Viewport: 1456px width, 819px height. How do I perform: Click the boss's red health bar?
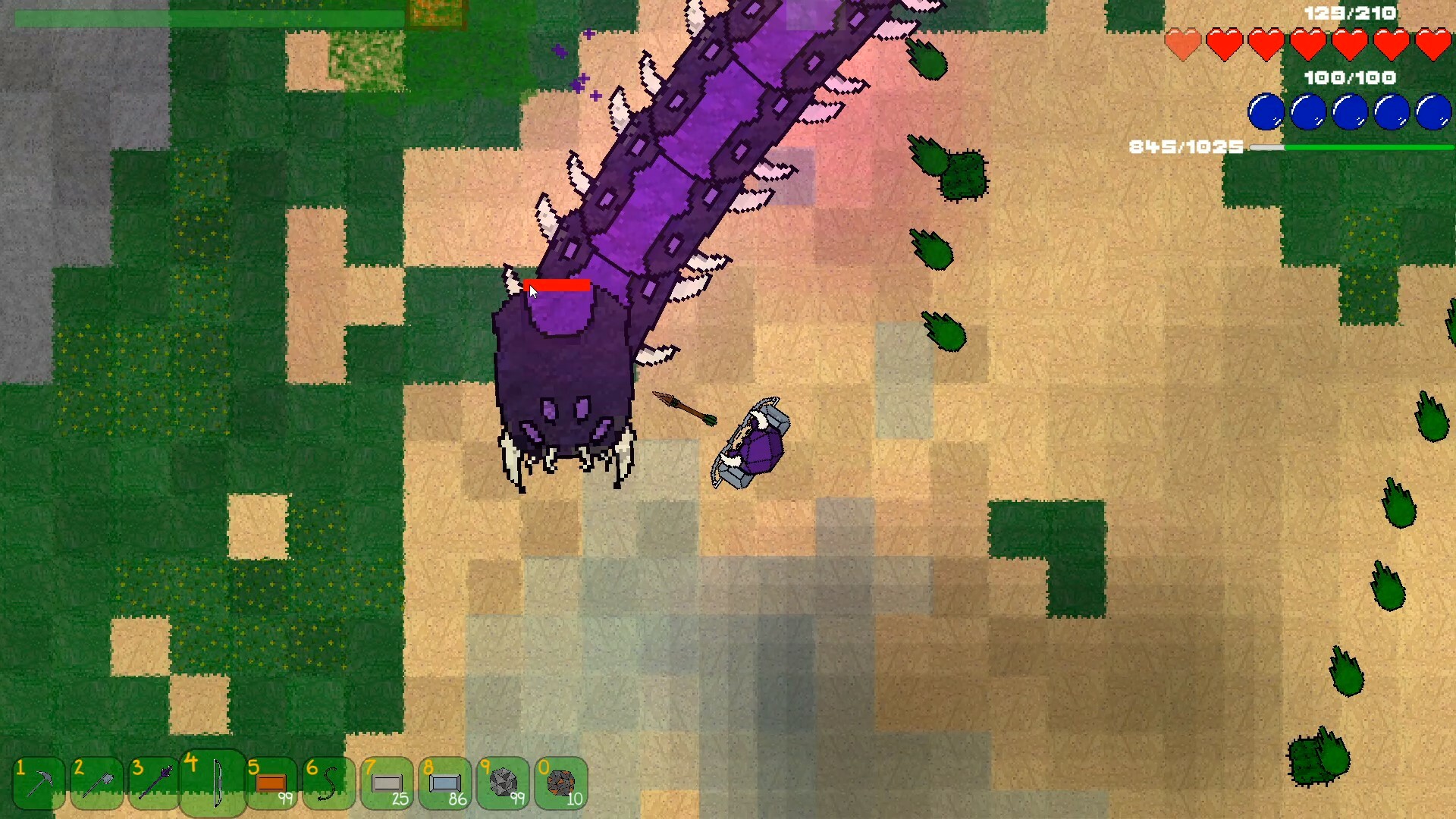tap(557, 287)
